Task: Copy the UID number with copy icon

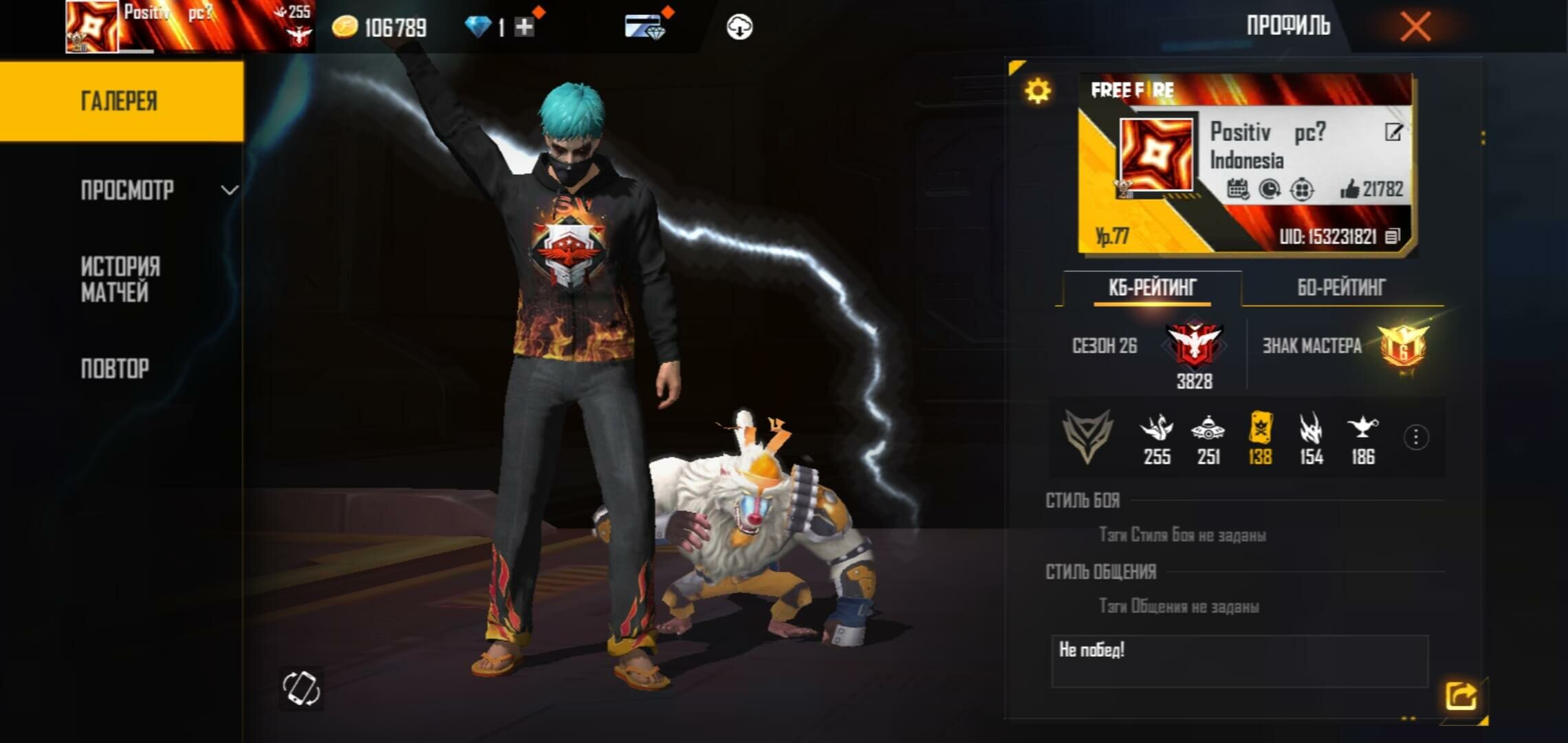Action: pyautogui.click(x=1392, y=237)
